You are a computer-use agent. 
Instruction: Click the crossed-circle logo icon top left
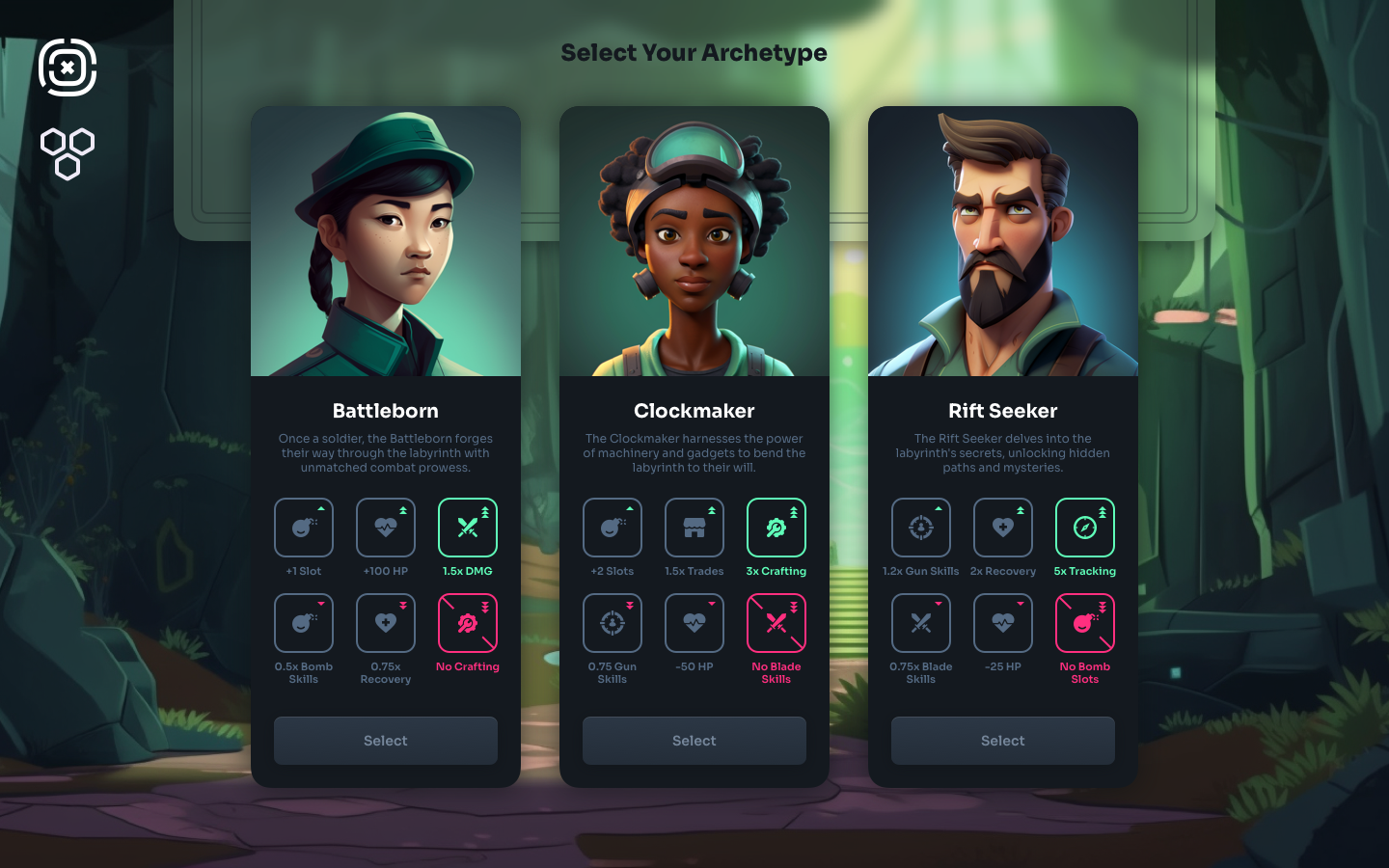pyautogui.click(x=68, y=68)
